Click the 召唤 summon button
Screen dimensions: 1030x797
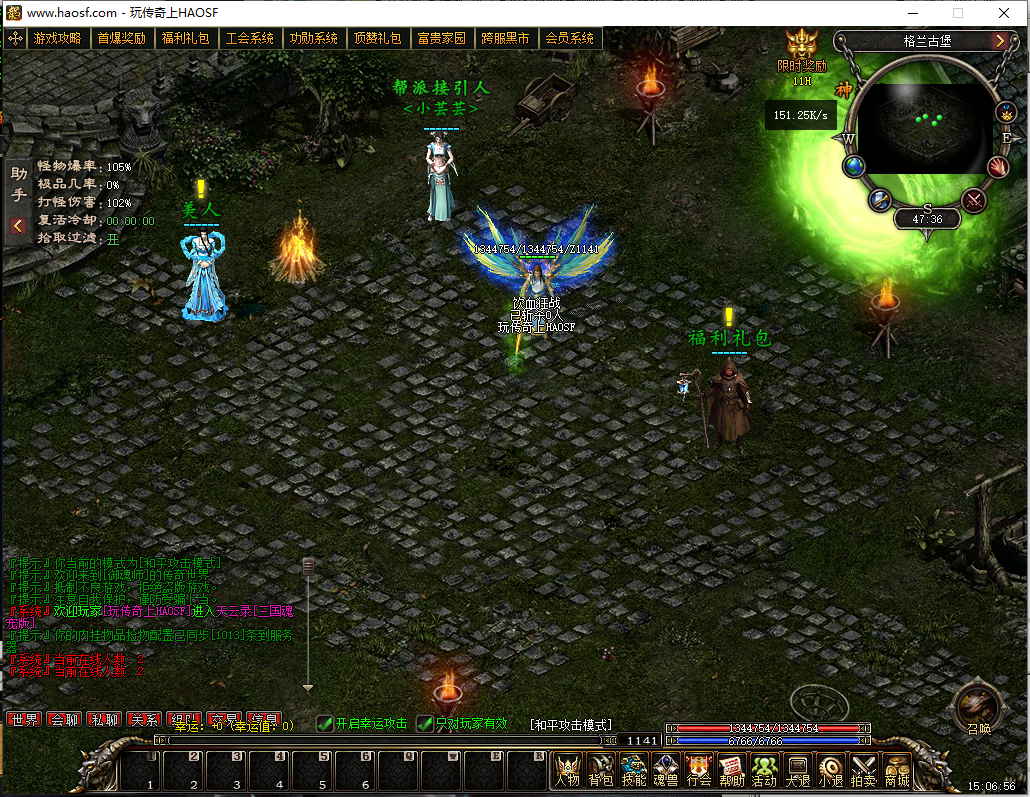pyautogui.click(x=977, y=707)
